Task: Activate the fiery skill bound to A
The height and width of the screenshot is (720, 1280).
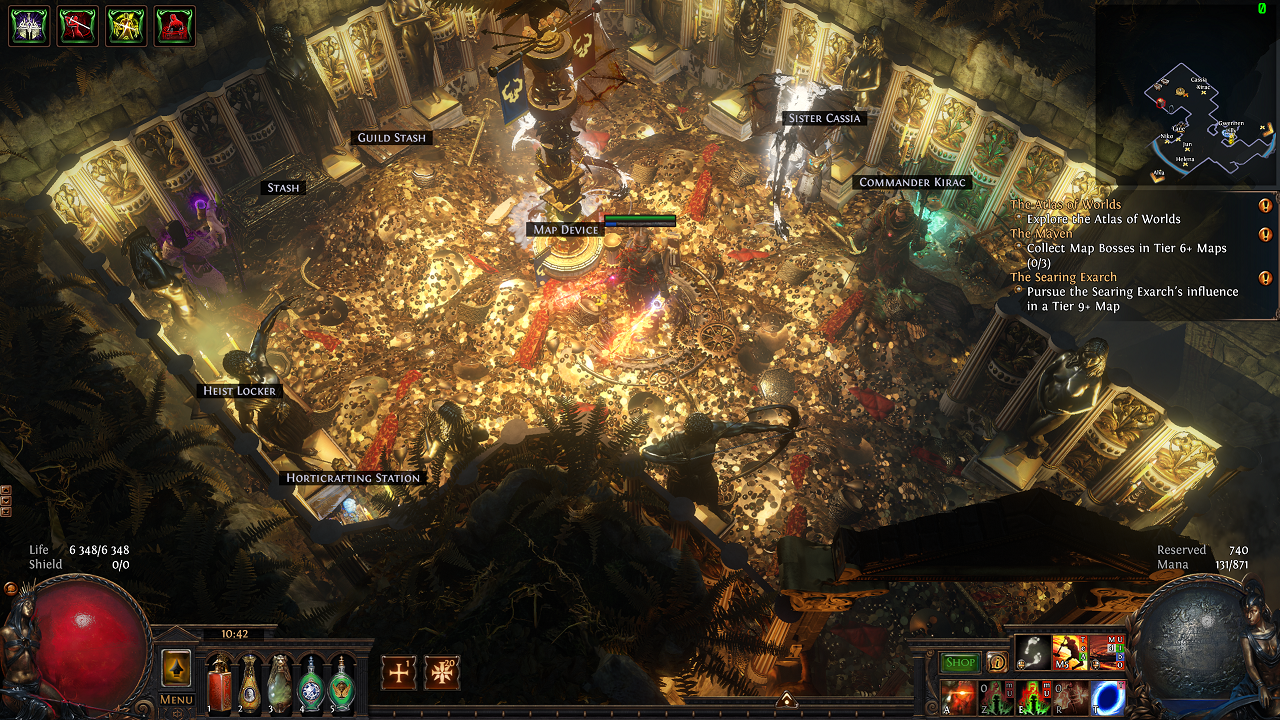Action: point(958,697)
